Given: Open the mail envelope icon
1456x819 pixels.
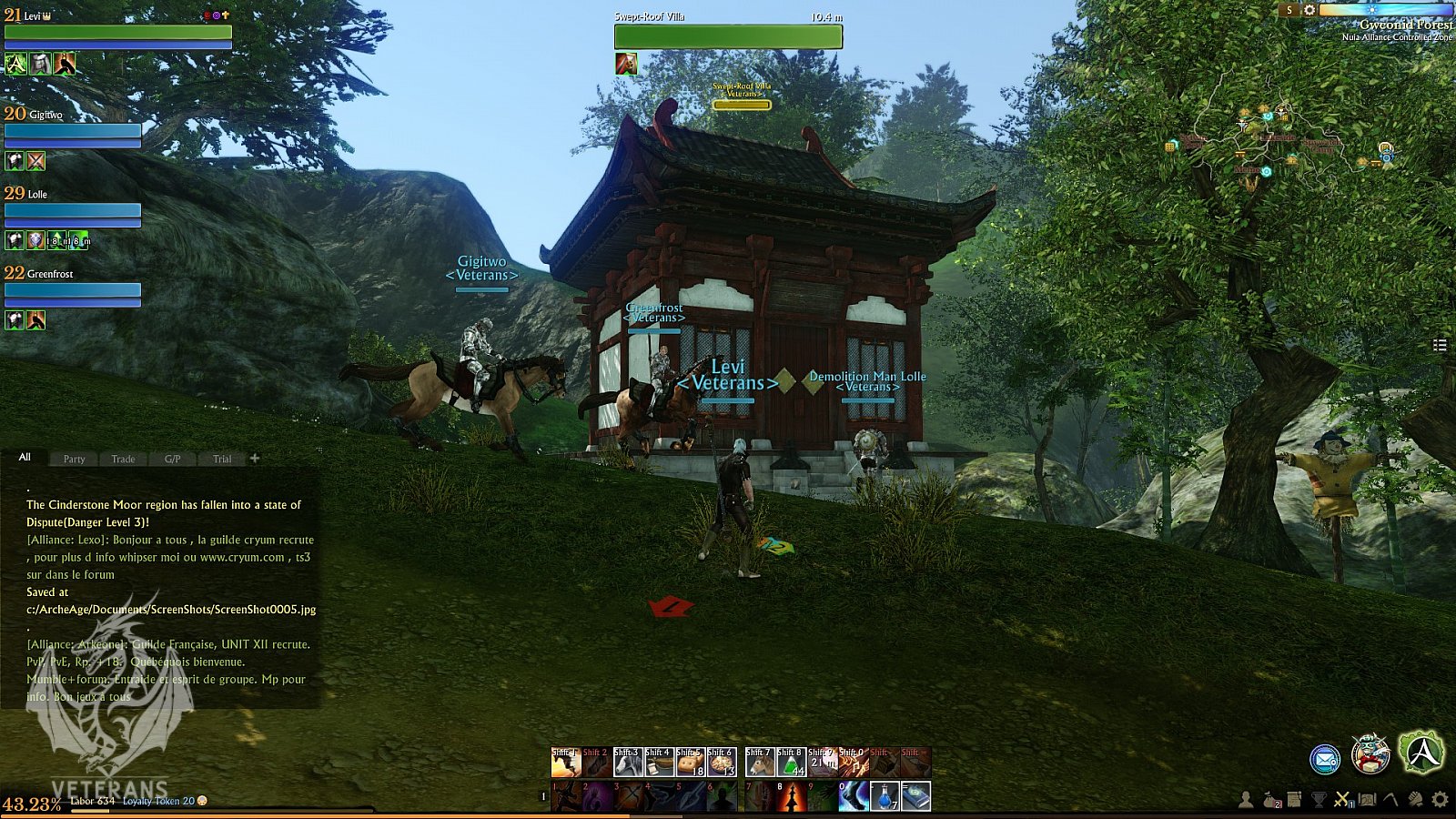Looking at the screenshot, I should [x=1325, y=758].
